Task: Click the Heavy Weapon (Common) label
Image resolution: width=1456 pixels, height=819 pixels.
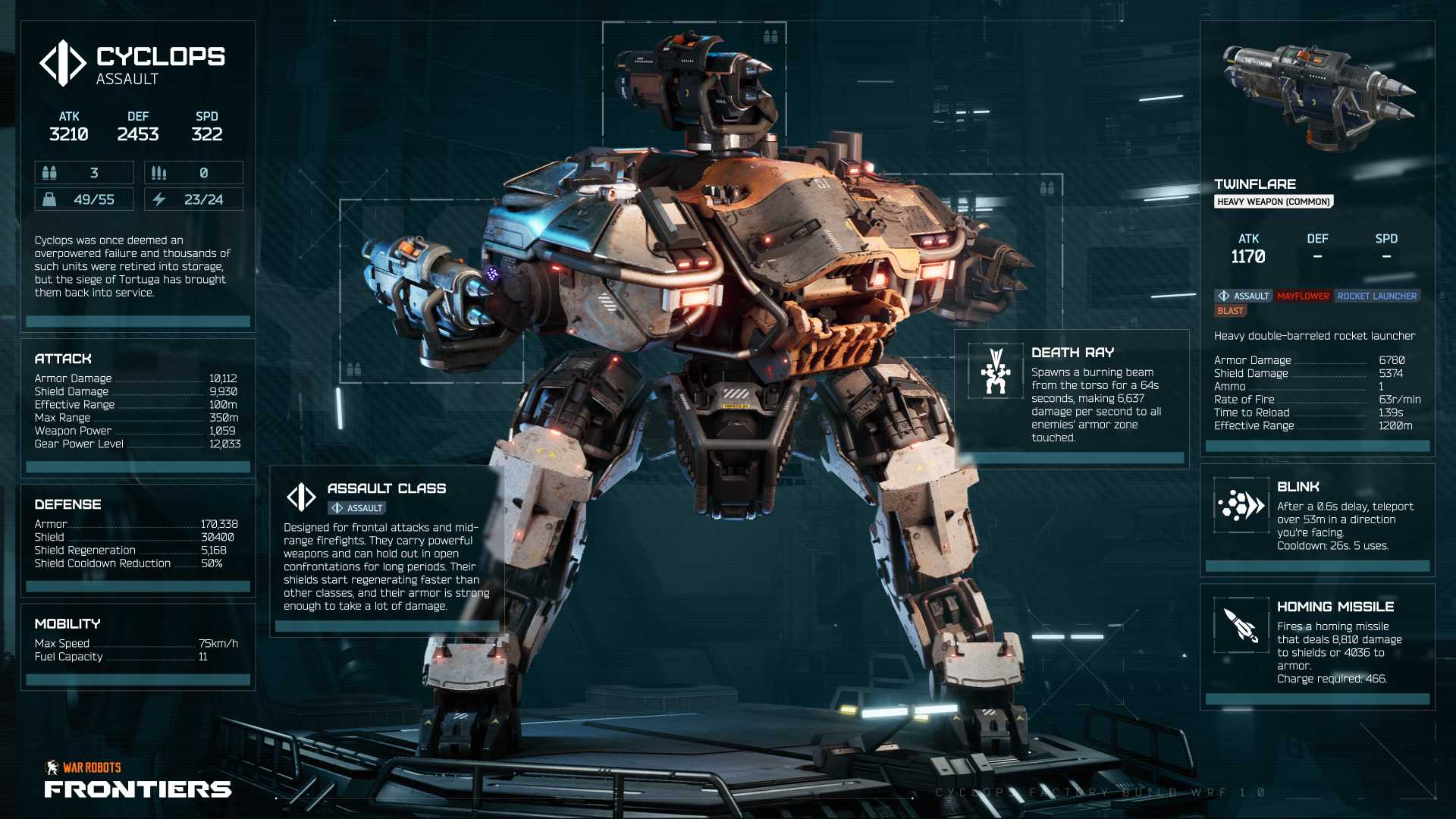Action: pos(1273,202)
